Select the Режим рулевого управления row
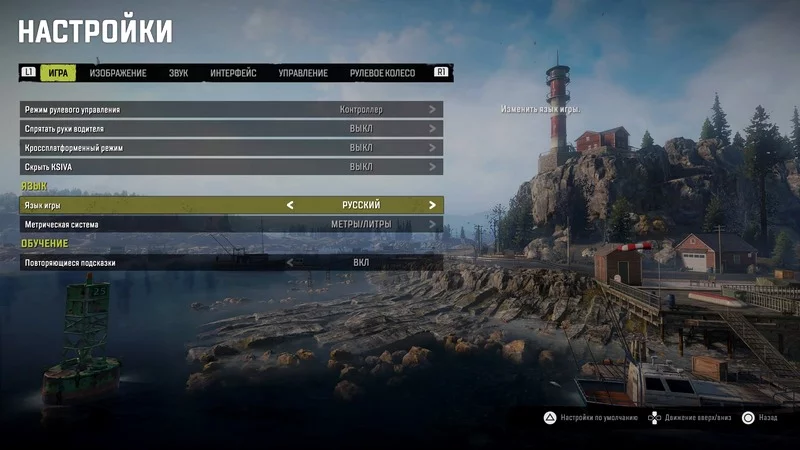This screenshot has width=800, height=450. tap(230, 109)
